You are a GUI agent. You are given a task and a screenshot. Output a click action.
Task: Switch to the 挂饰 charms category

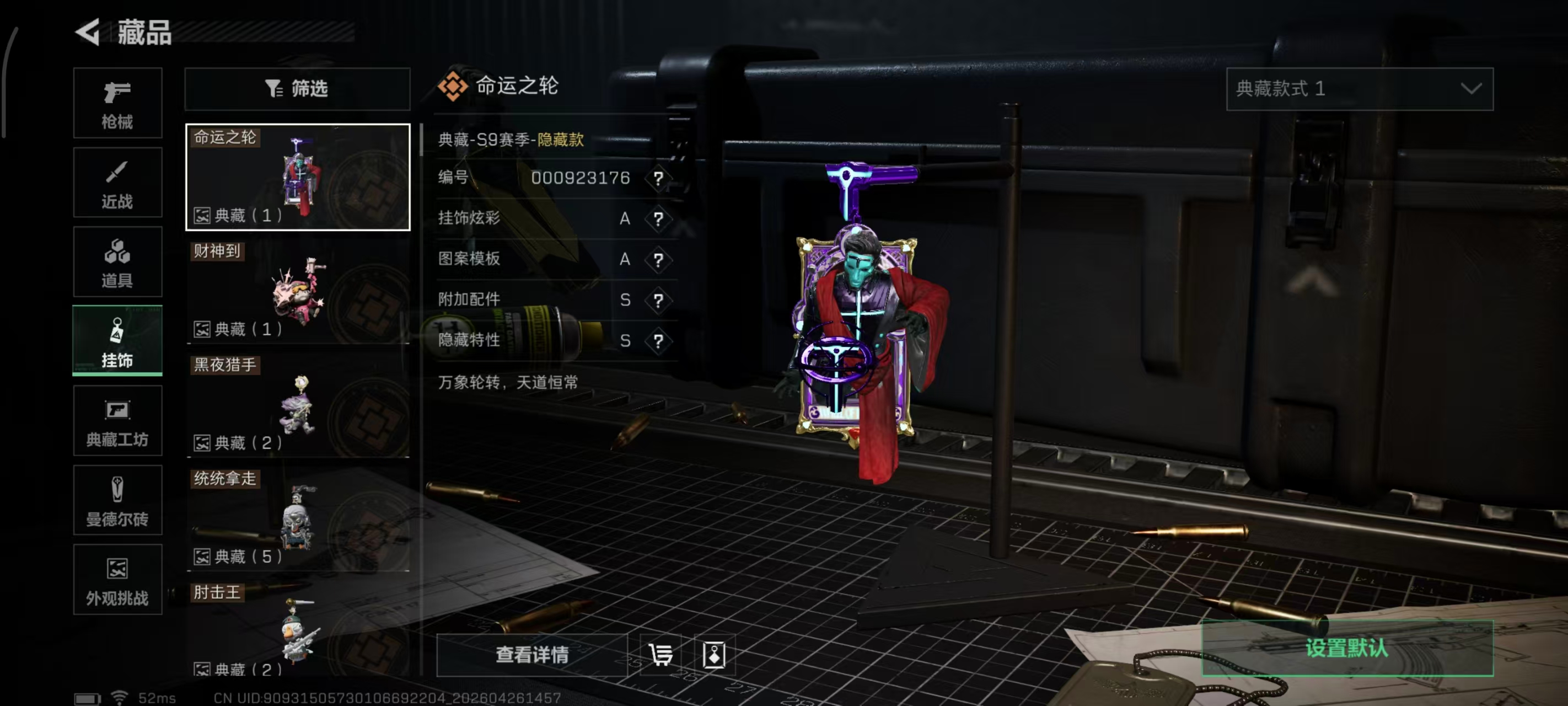[117, 341]
